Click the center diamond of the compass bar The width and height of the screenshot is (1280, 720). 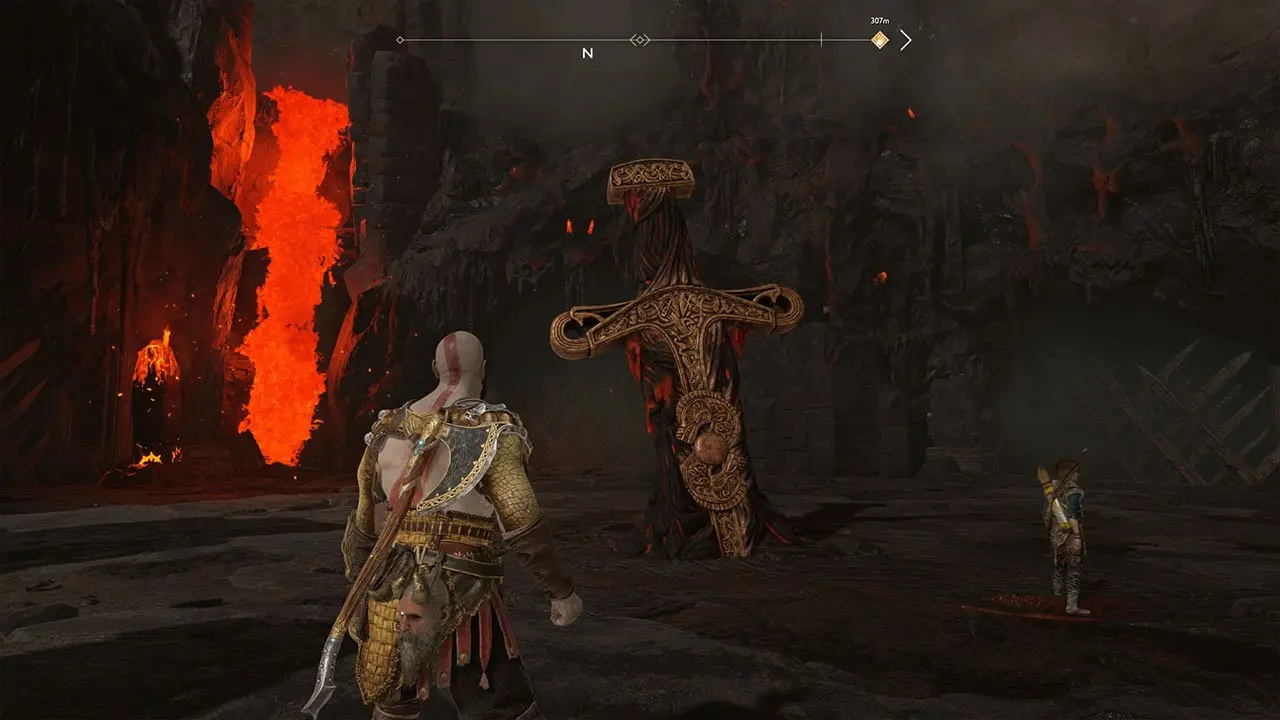coord(639,40)
